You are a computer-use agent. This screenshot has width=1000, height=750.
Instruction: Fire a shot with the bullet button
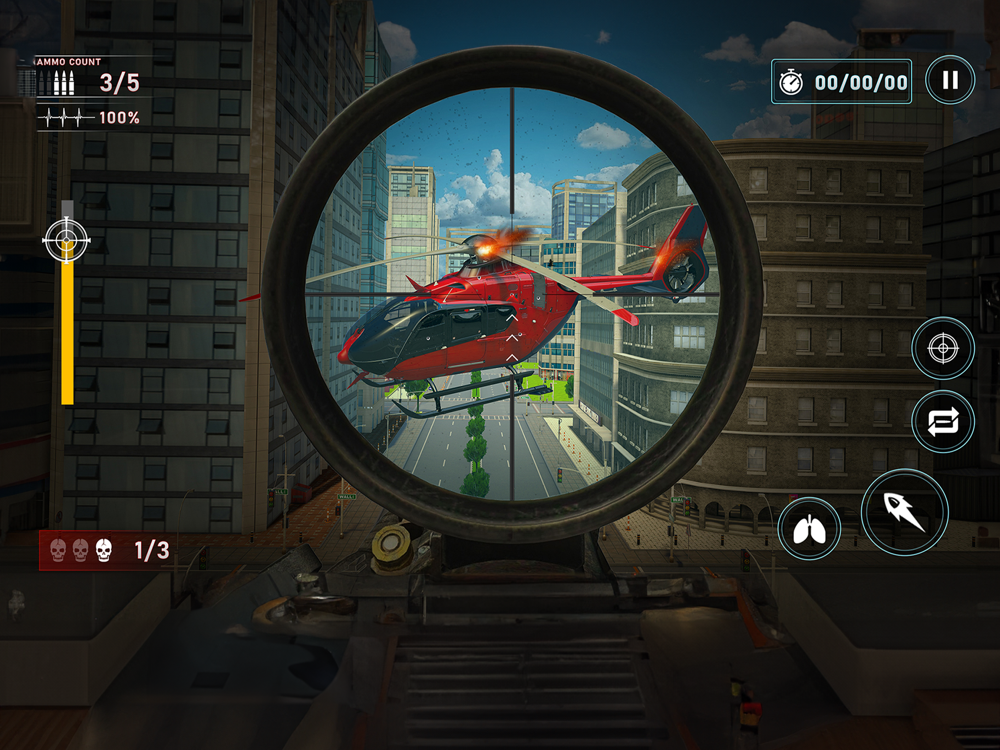coord(904,512)
